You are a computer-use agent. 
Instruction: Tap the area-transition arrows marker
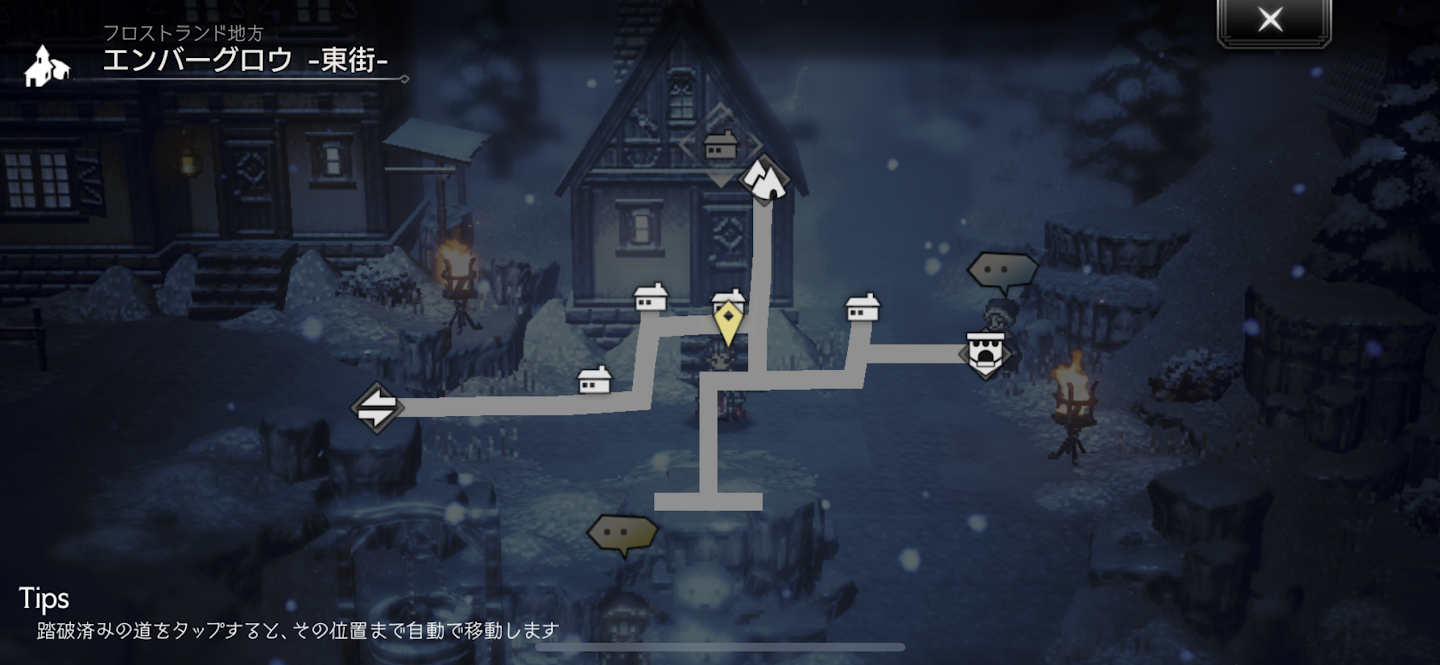tap(376, 407)
